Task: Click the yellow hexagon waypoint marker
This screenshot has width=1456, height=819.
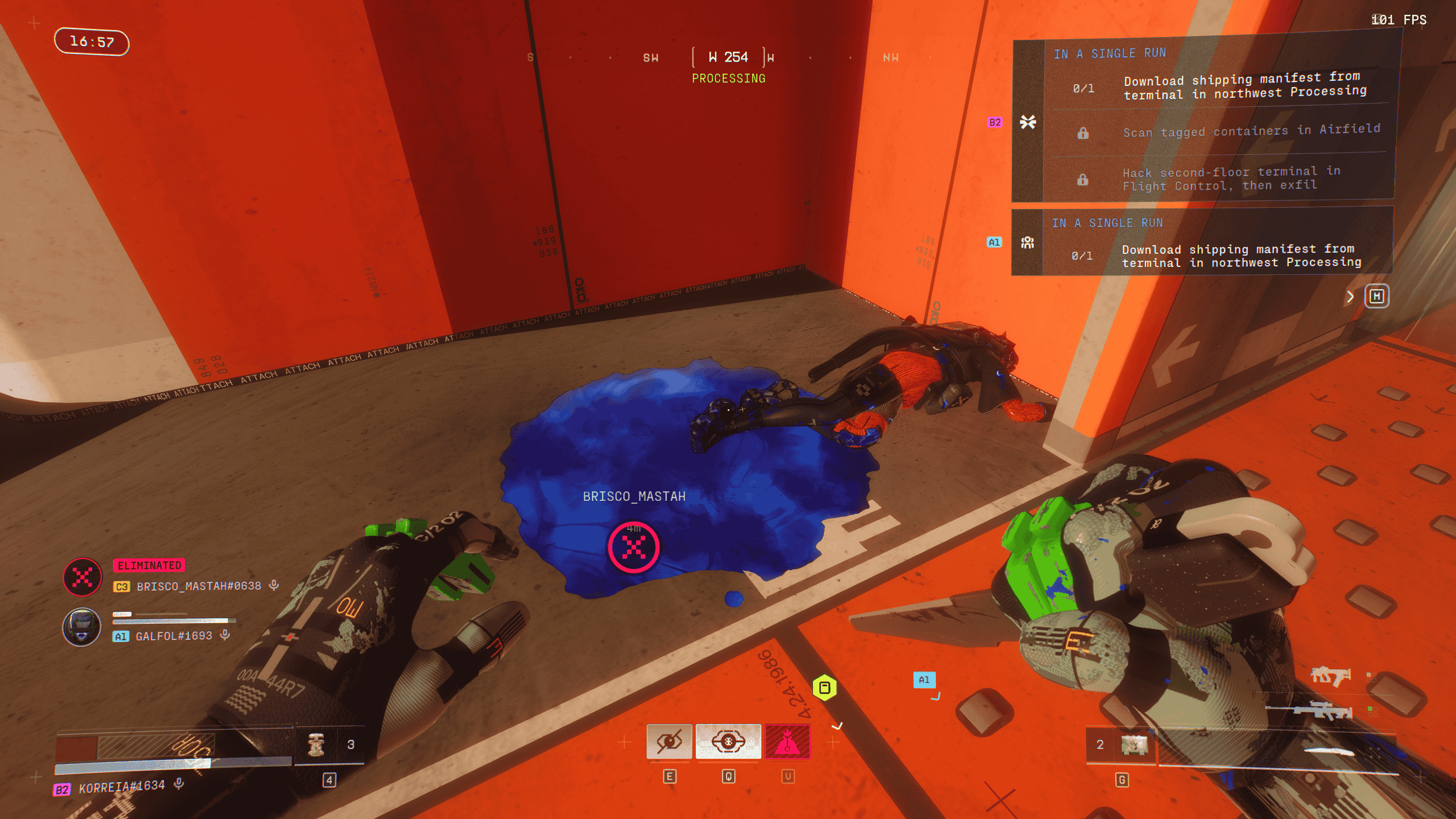Action: pyautogui.click(x=824, y=688)
